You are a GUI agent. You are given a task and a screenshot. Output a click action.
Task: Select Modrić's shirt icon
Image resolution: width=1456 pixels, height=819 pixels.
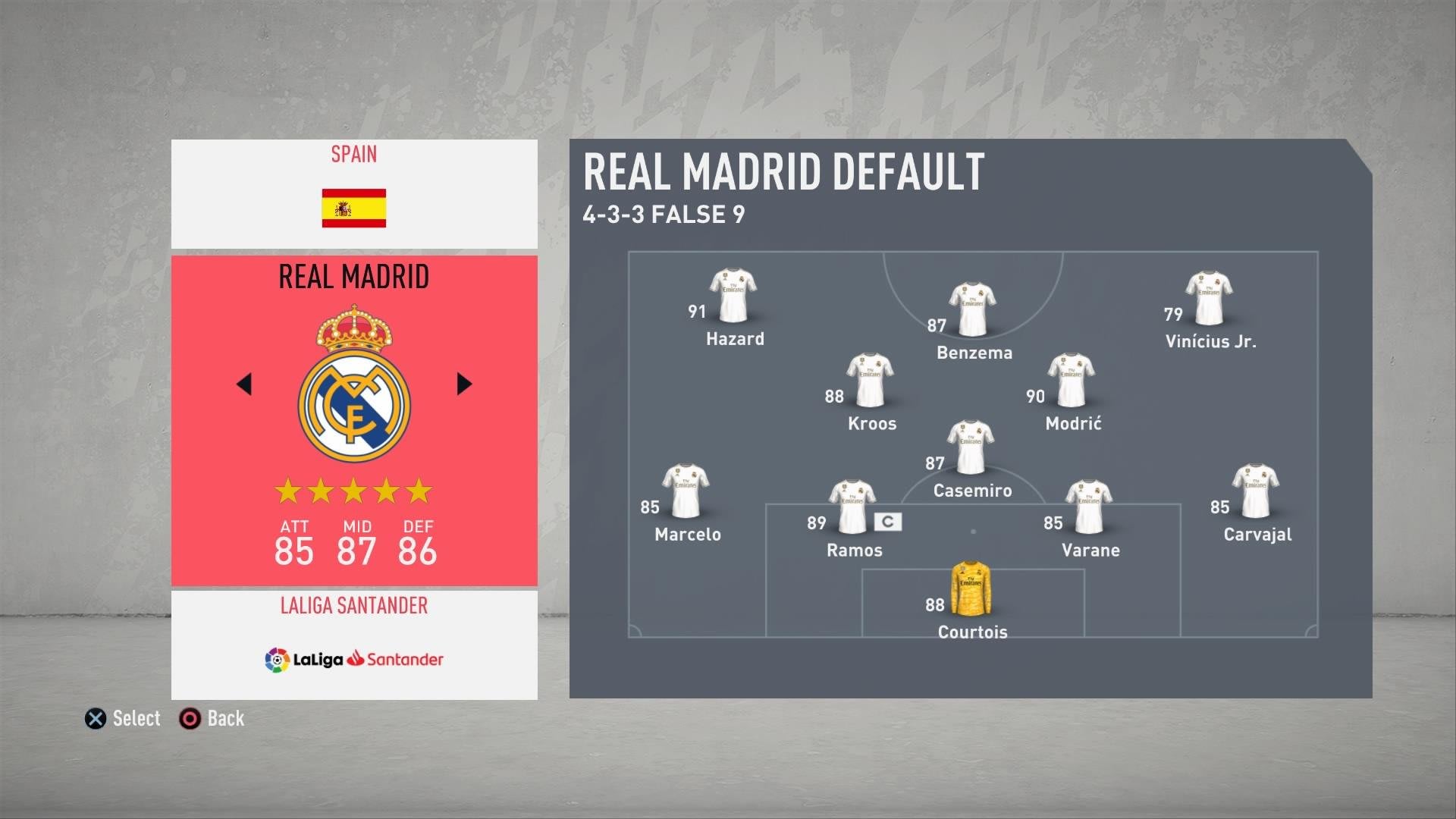click(x=1072, y=380)
